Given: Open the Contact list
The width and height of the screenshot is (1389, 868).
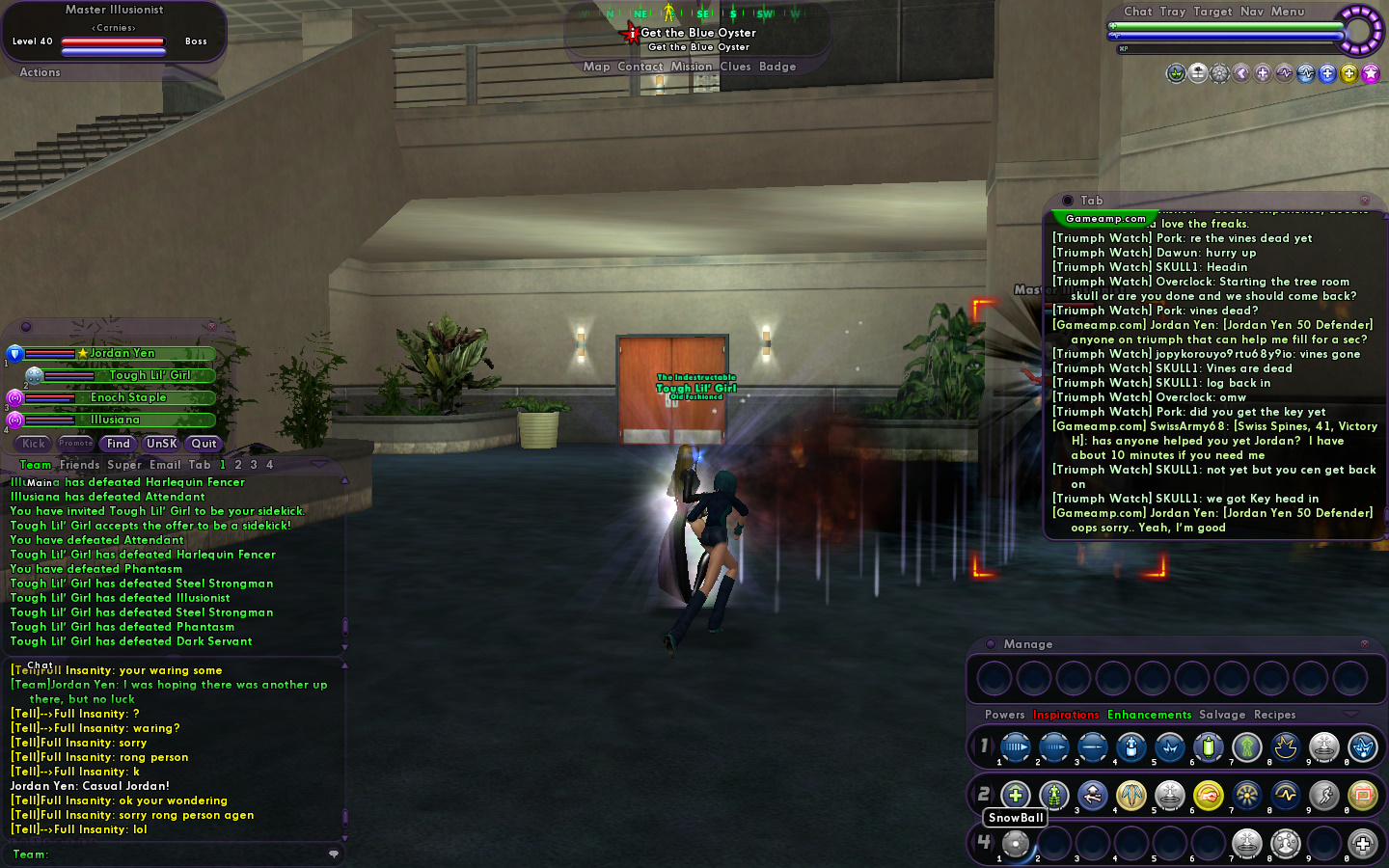Looking at the screenshot, I should pyautogui.click(x=640, y=67).
